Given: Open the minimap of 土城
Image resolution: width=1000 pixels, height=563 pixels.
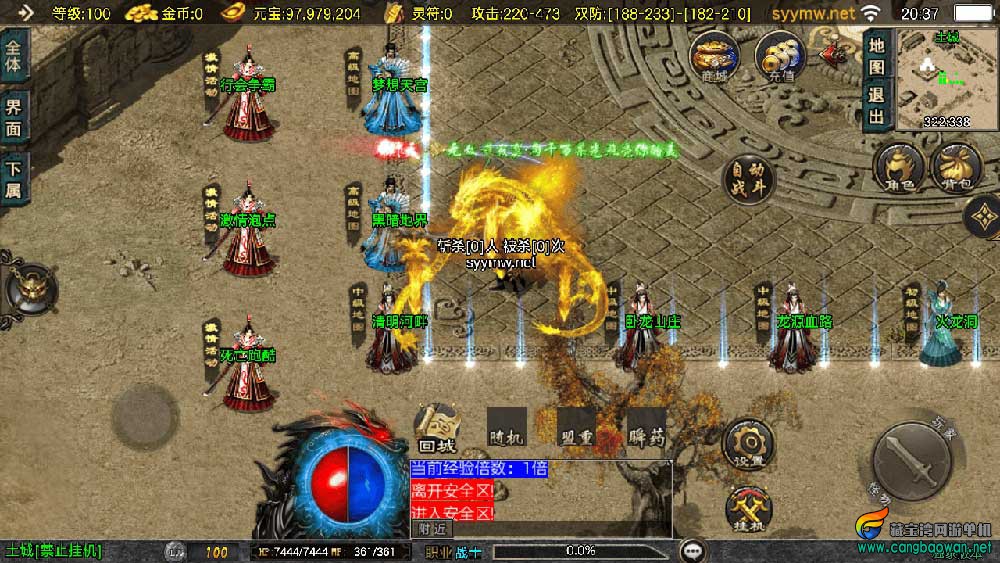Looking at the screenshot, I should coord(945,78).
